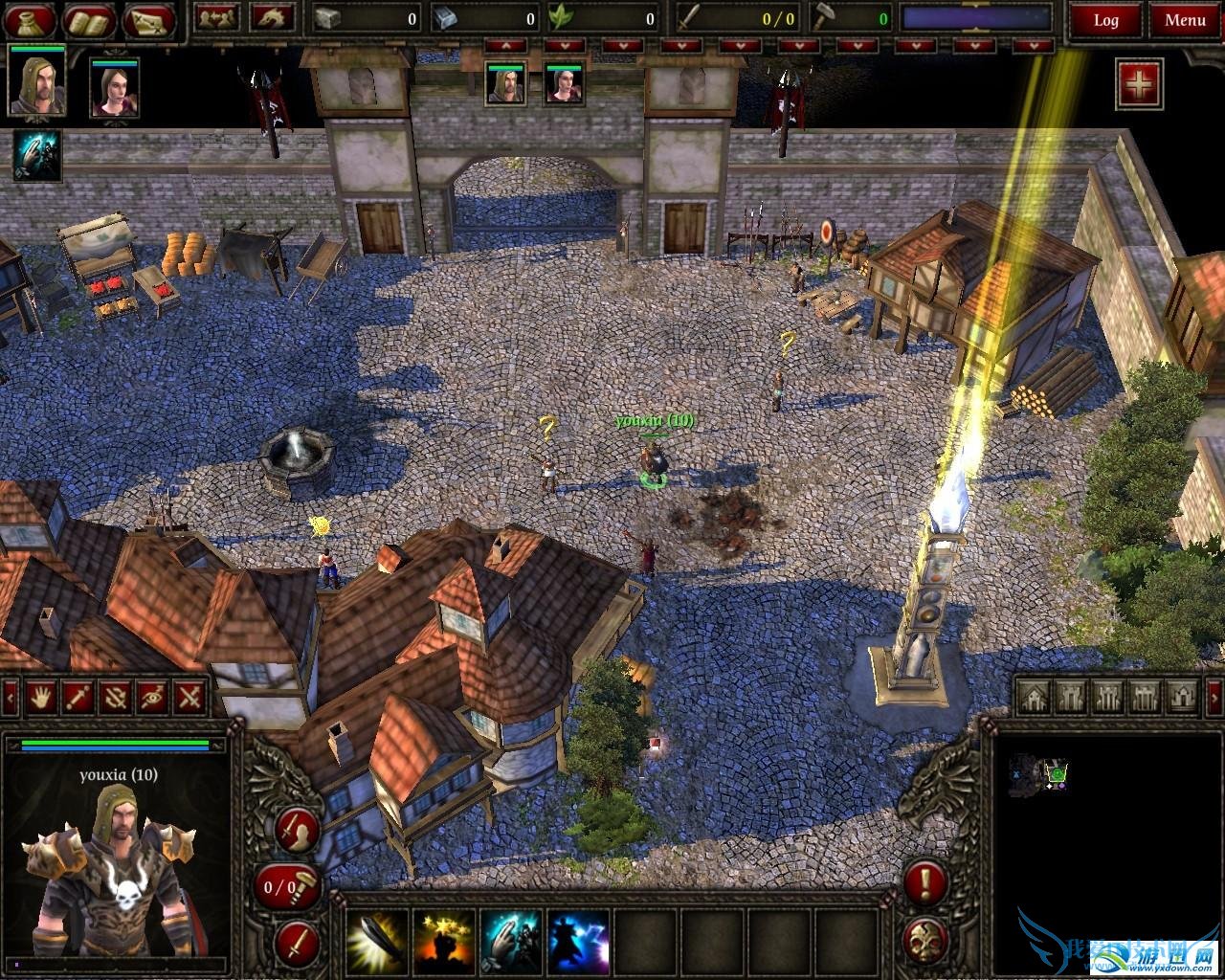Activate the starry fist ability
This screenshot has width=1225, height=980.
[x=444, y=942]
